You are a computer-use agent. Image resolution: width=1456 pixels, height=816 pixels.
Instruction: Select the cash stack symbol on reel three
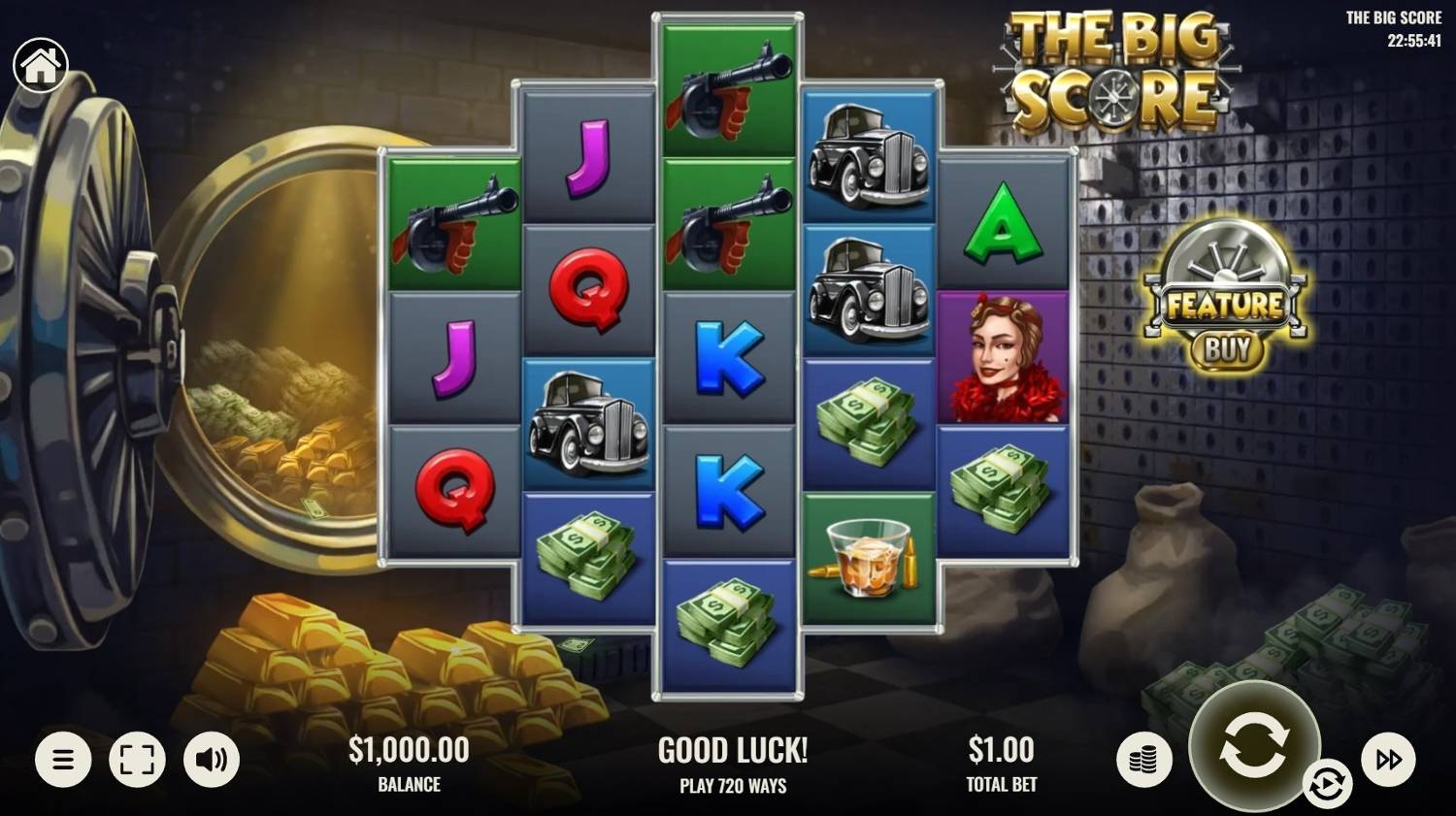click(728, 626)
